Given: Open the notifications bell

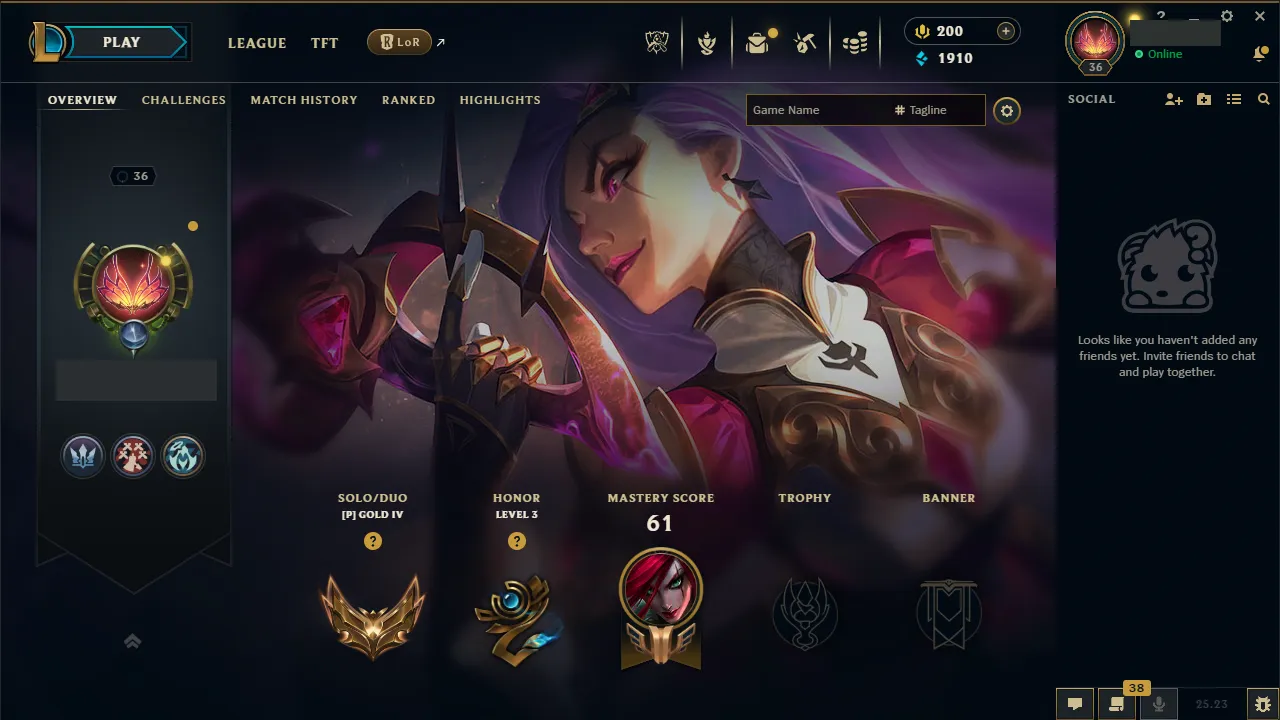Looking at the screenshot, I should pos(1261,54).
